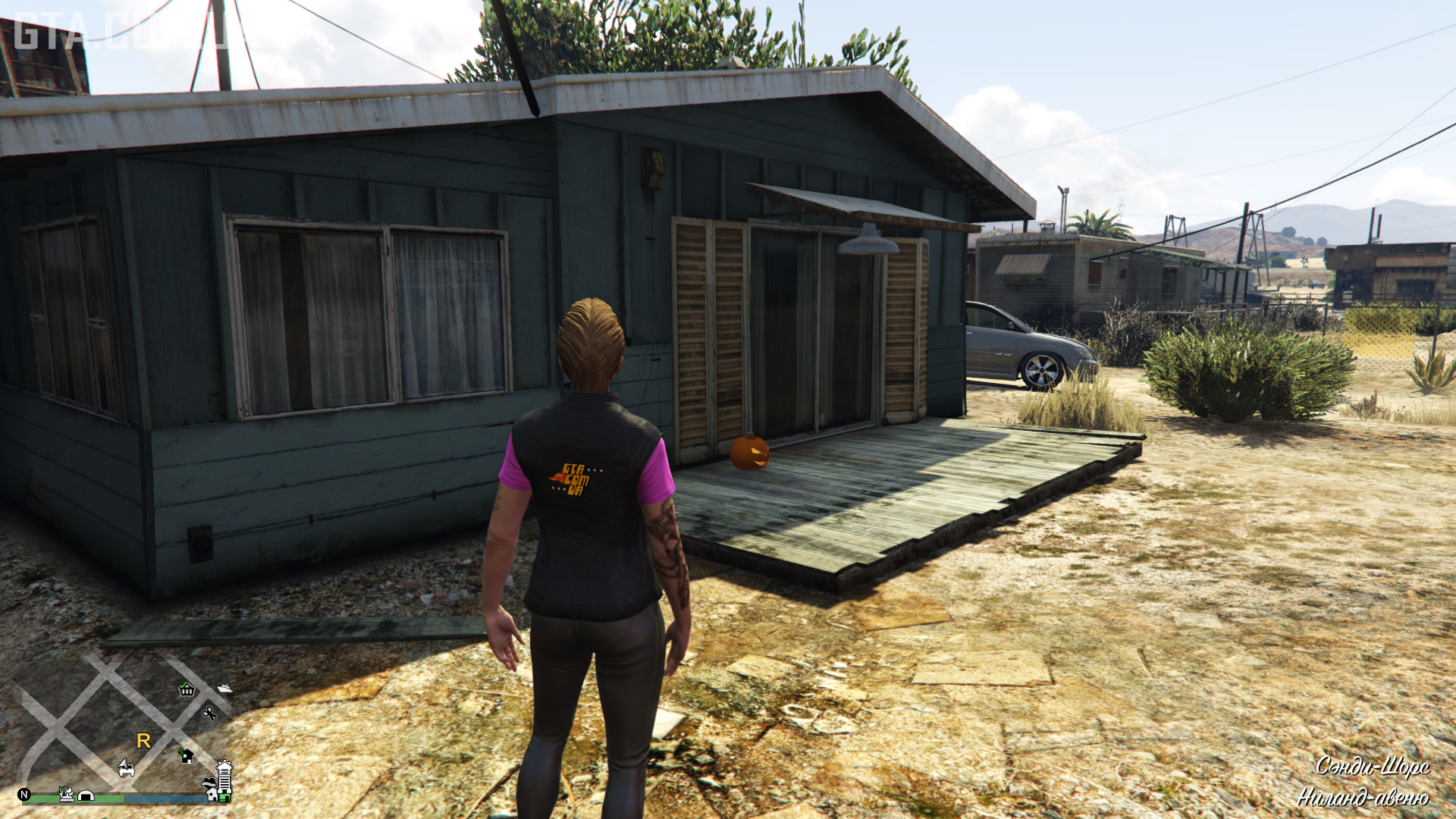Click the yacht blip on the minimap
Viewport: 1456px width, 819px height.
[224, 688]
